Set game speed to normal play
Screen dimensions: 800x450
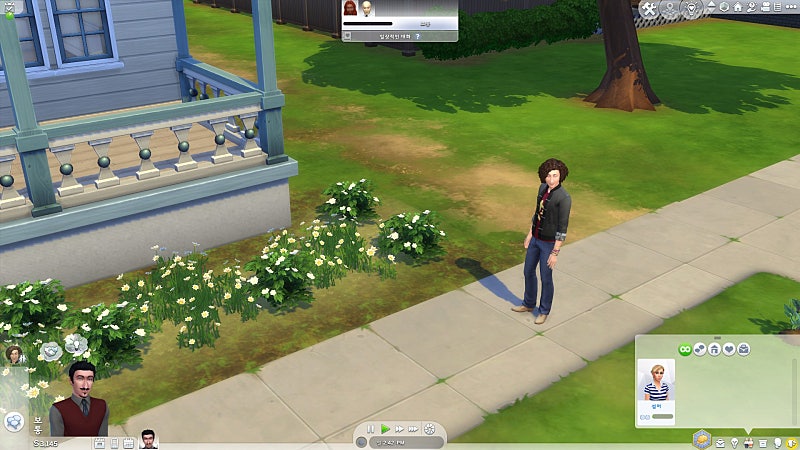pos(385,429)
